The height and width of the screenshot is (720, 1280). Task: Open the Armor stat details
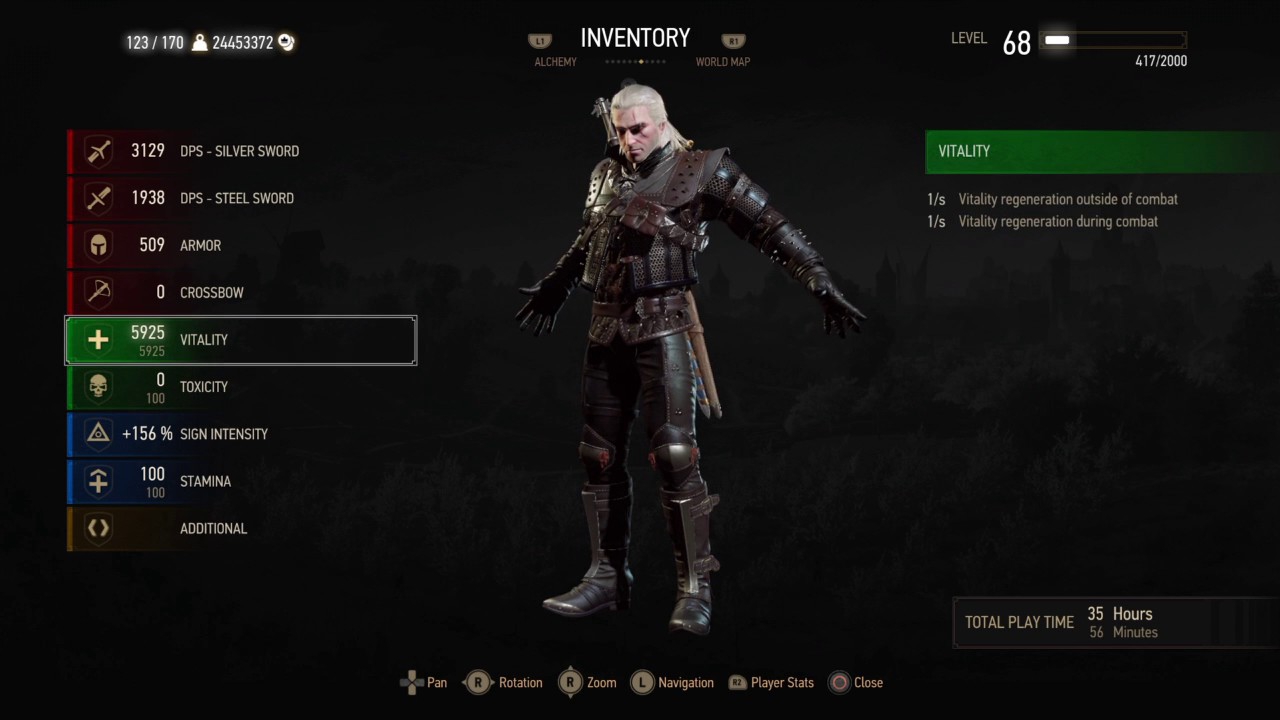tap(240, 245)
